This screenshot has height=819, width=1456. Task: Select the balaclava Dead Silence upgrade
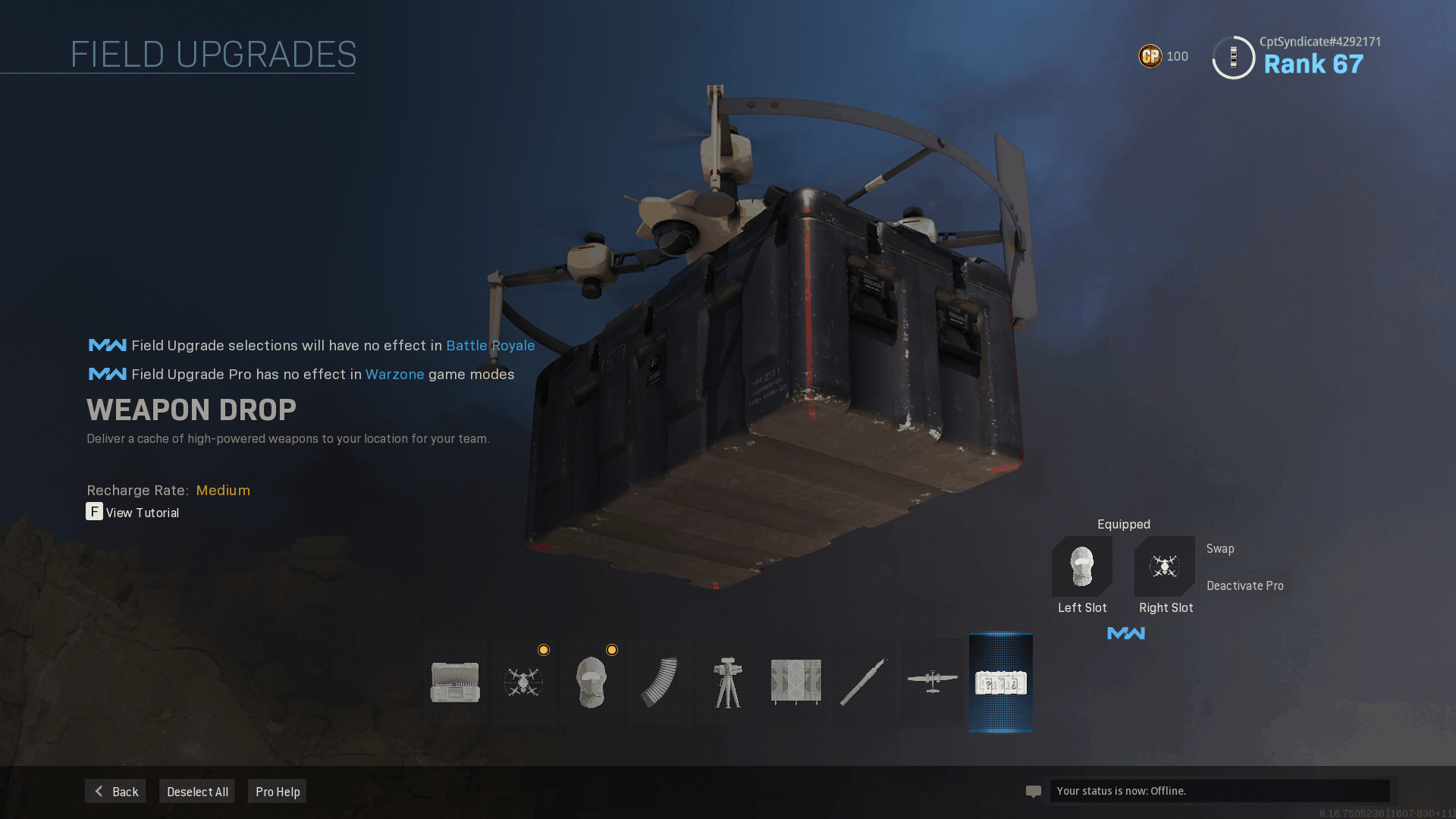(591, 682)
